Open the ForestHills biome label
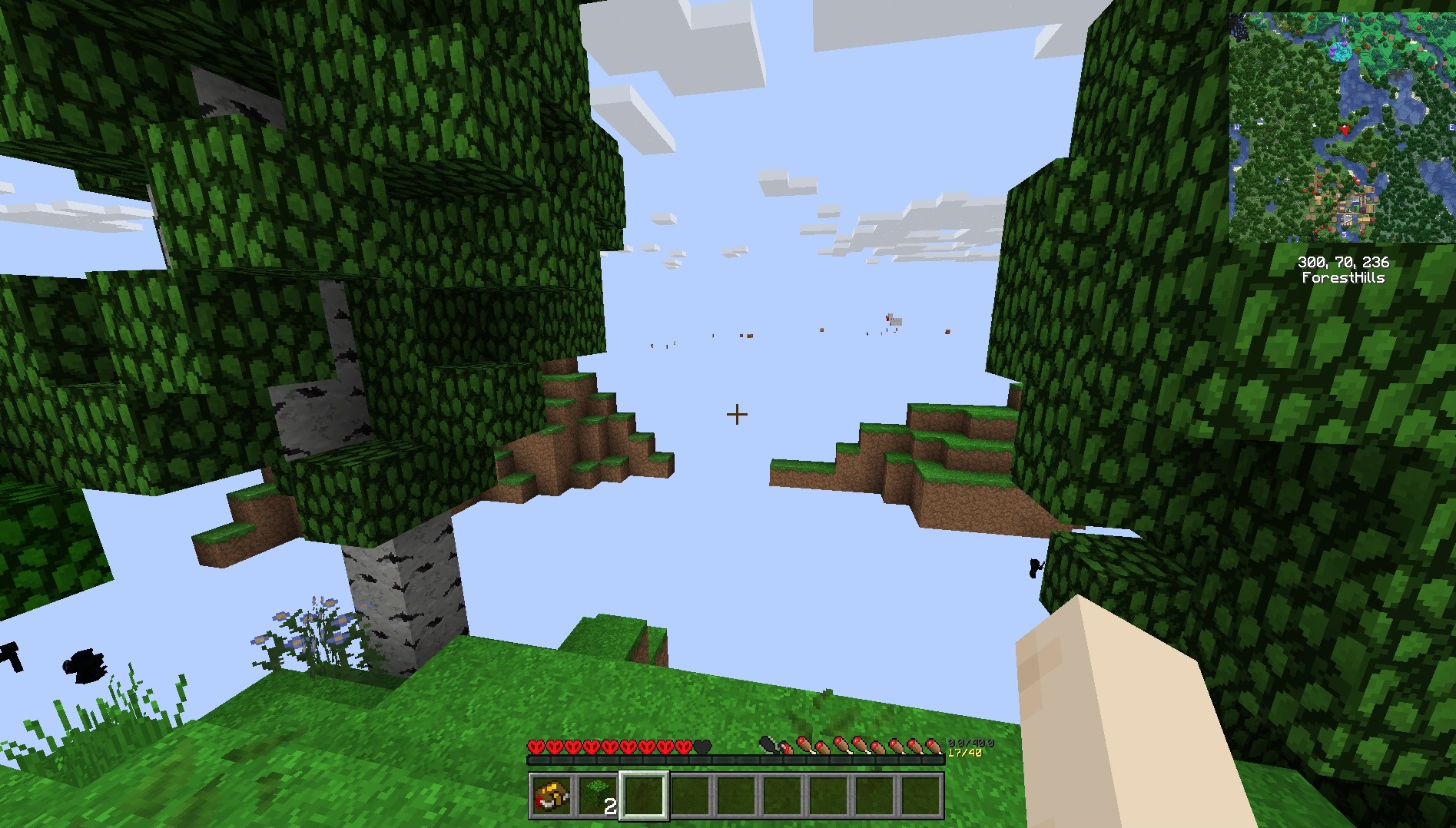Viewport: 1456px width, 828px height. coord(1345,277)
